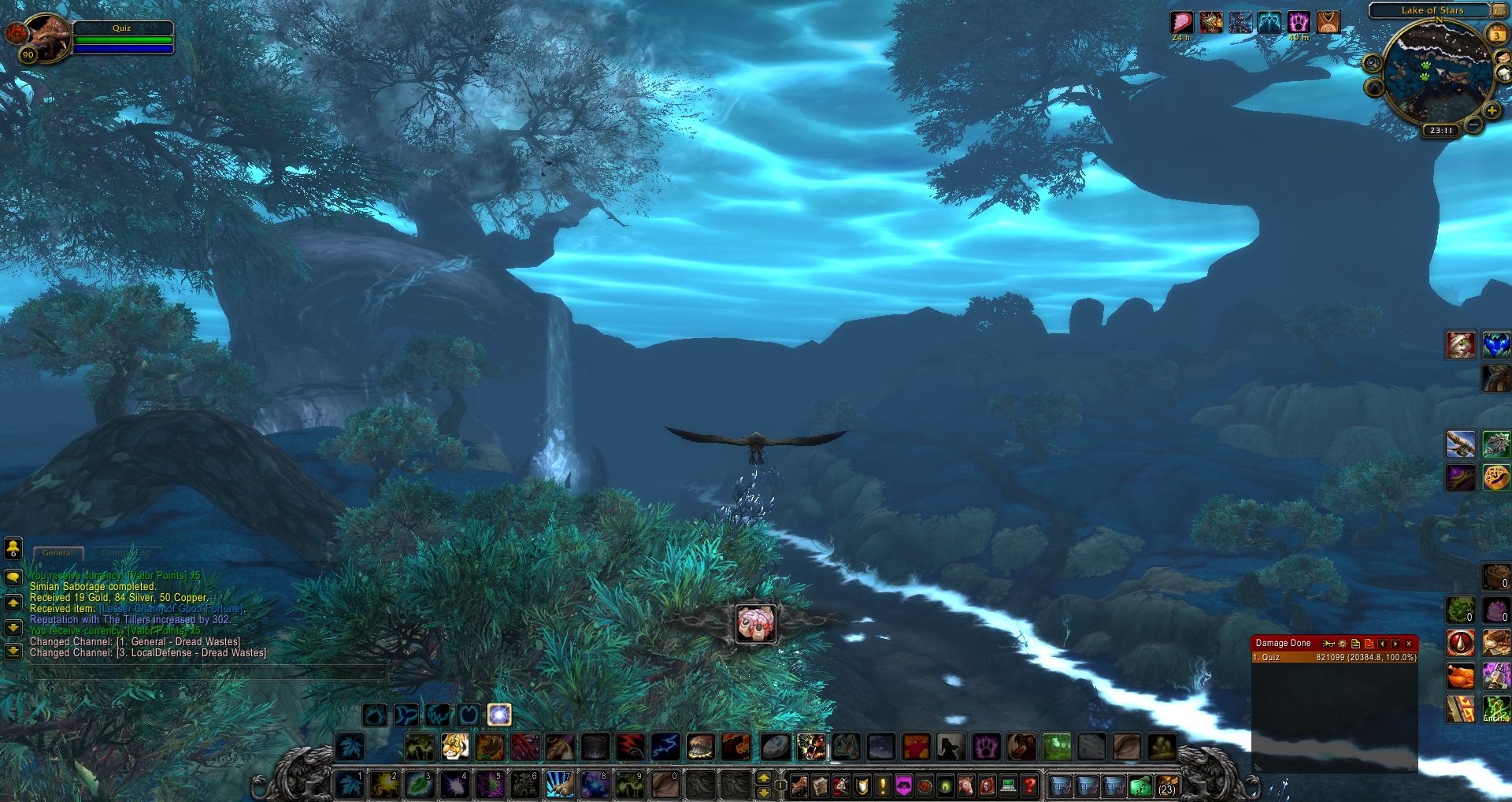
Task: Activate the brain extra action button
Action: click(x=756, y=624)
